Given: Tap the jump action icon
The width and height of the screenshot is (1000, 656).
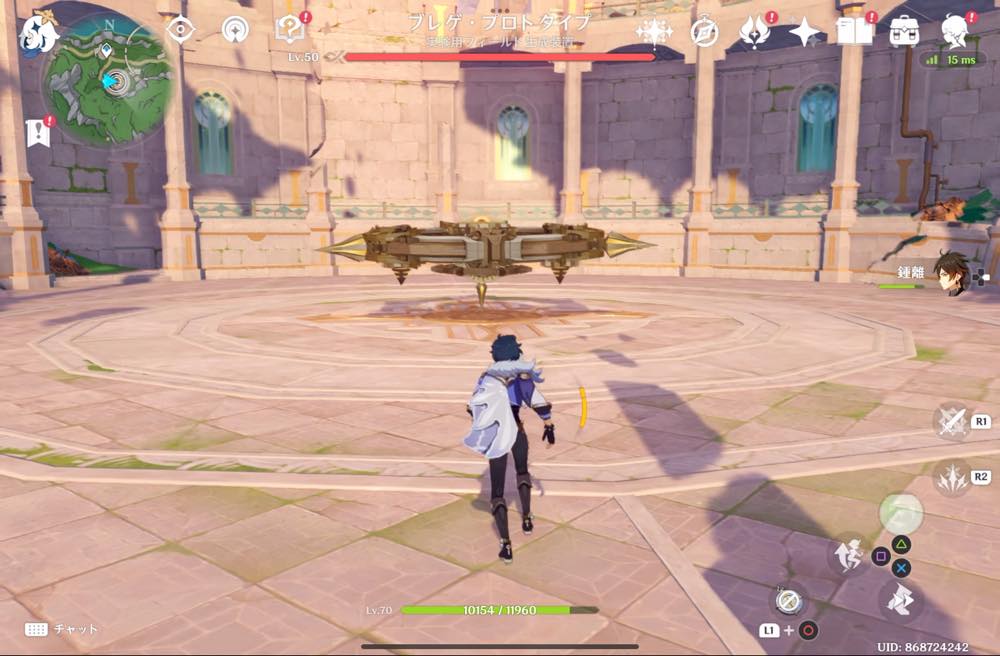Looking at the screenshot, I should [848, 553].
